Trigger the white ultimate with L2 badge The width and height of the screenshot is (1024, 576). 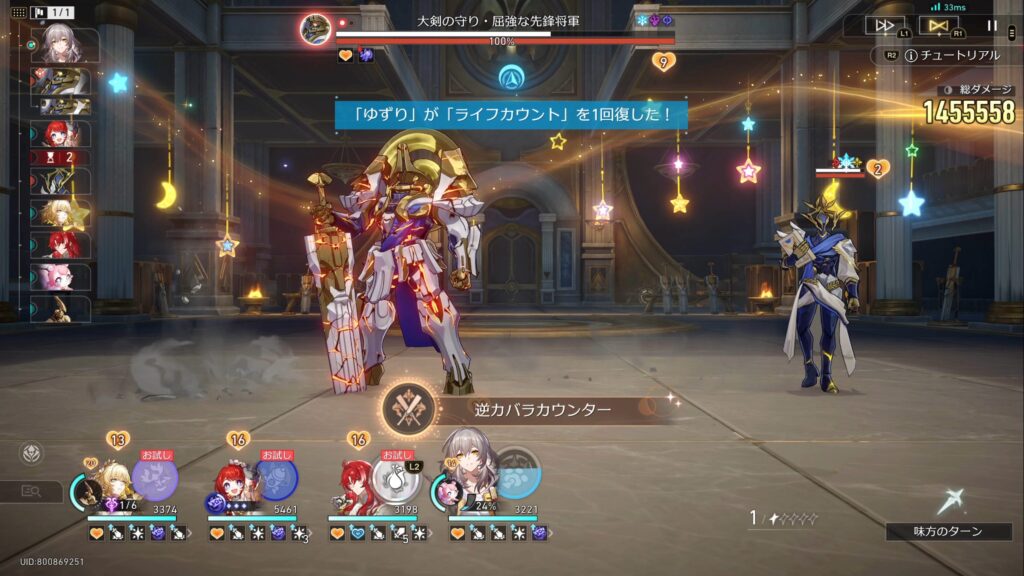tap(396, 477)
